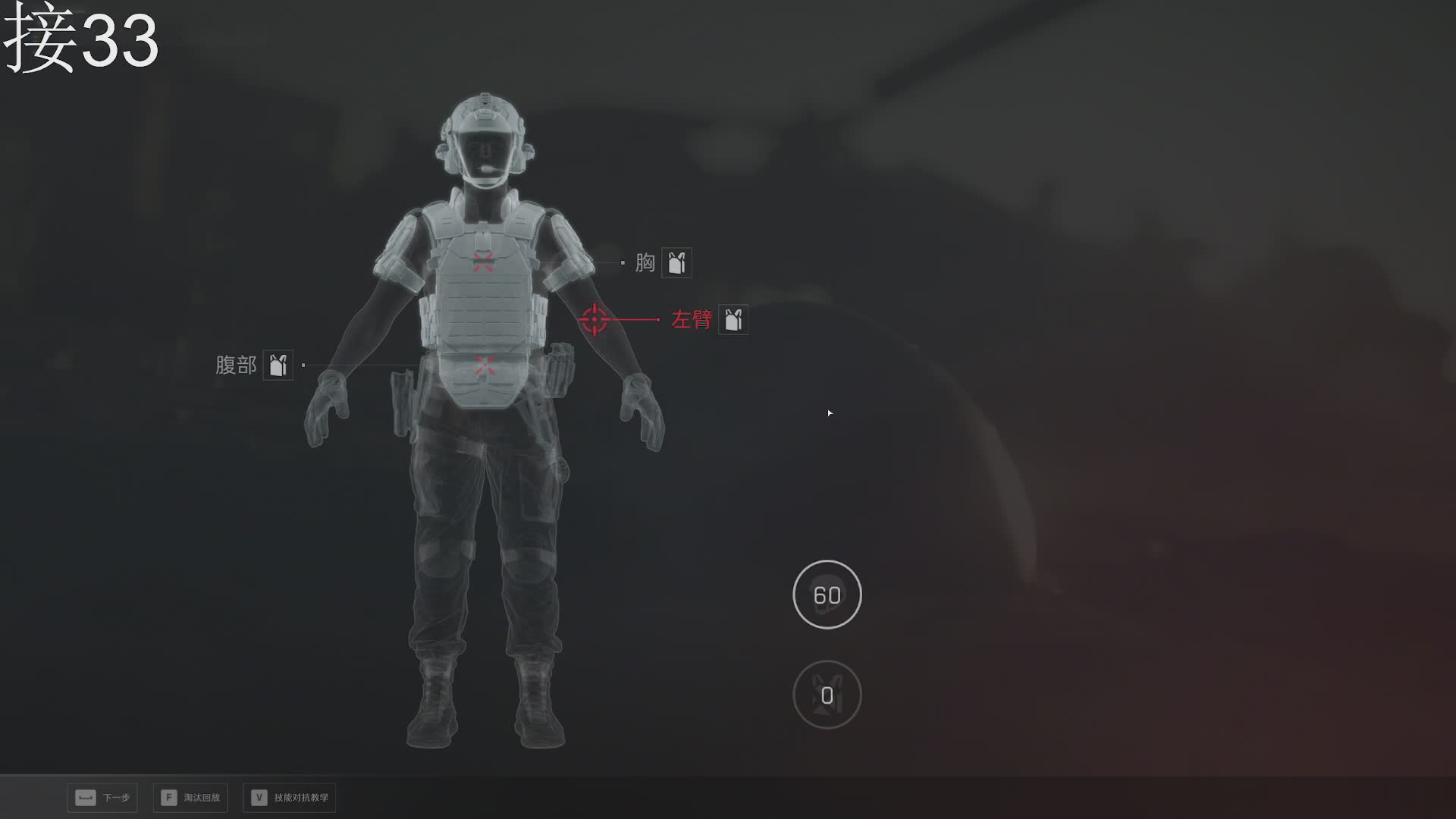Click the helmet damage circle showing 60

pos(827,595)
